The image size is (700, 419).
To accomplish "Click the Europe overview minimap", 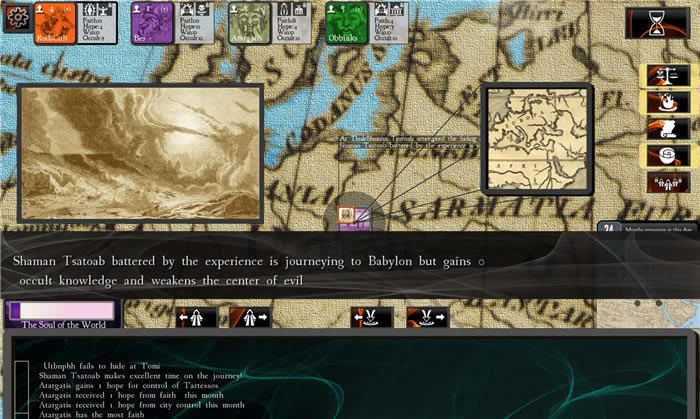I will 537,138.
